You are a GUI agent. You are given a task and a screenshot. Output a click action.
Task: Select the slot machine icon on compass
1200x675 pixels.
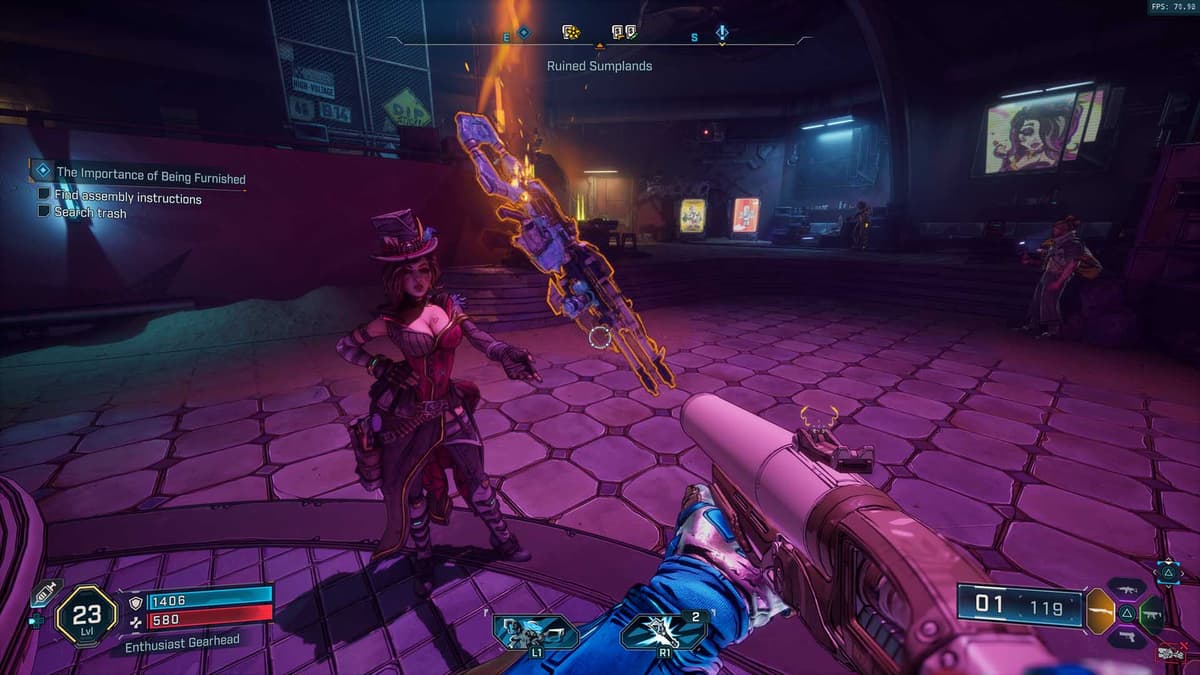click(571, 33)
